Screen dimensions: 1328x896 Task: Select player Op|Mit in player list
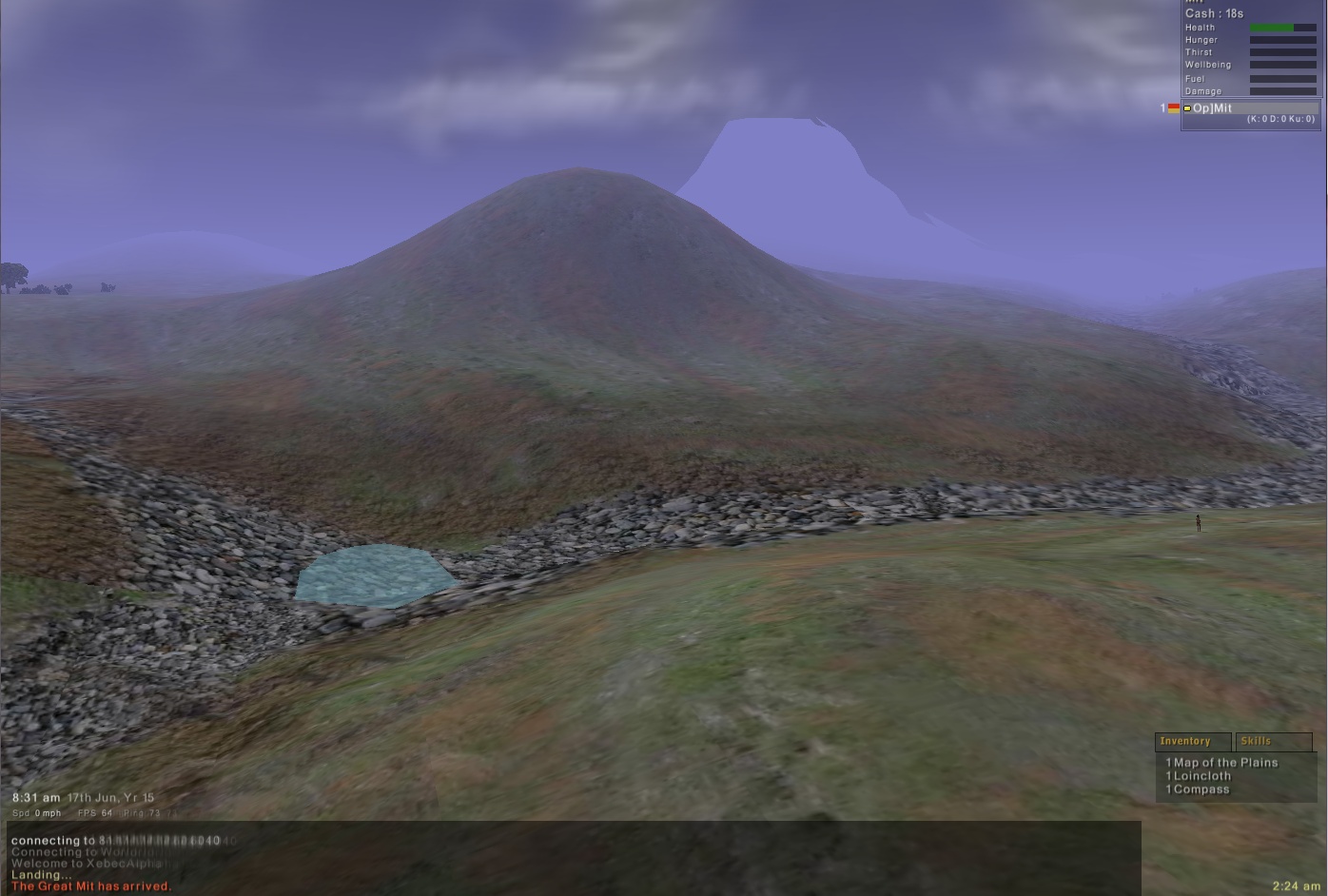click(1213, 108)
